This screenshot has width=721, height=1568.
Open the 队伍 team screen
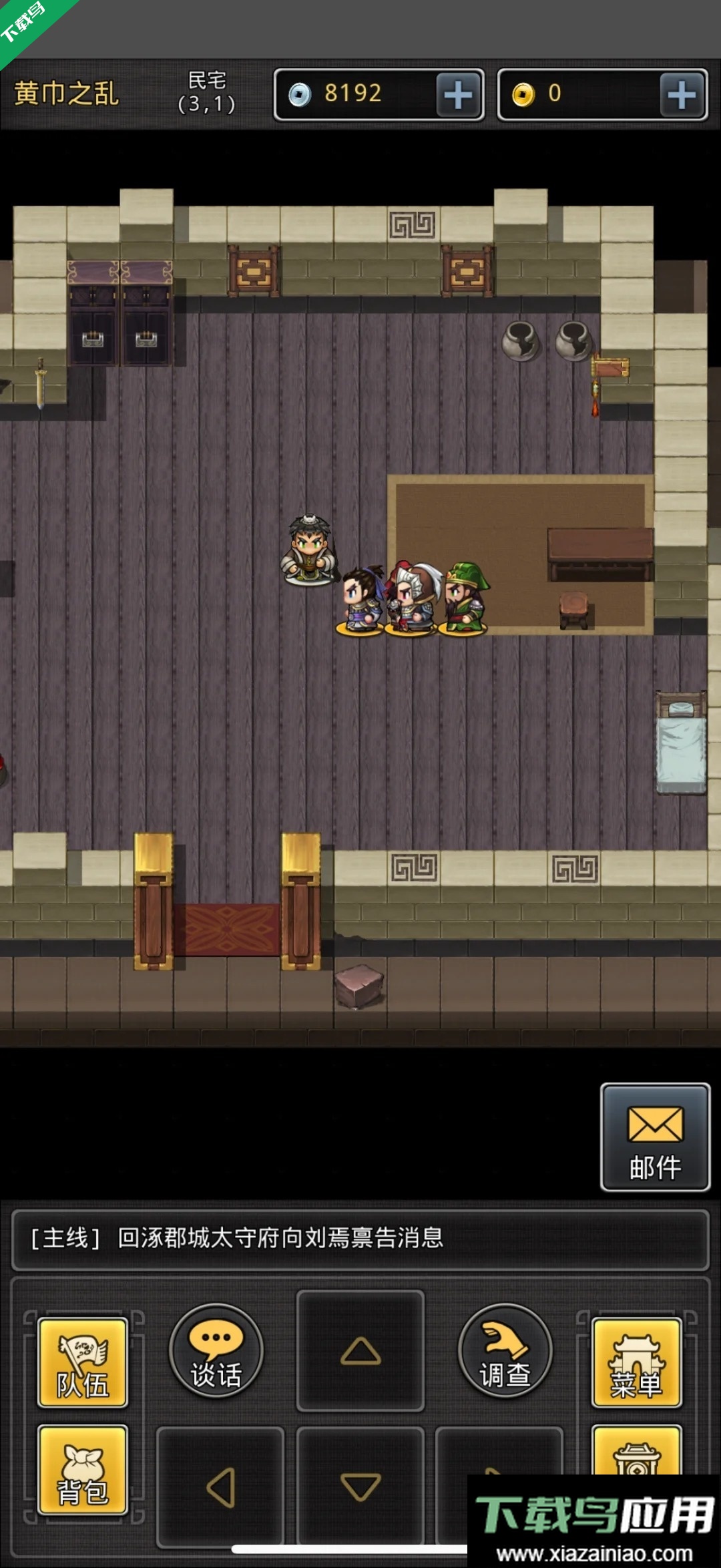[83, 1363]
